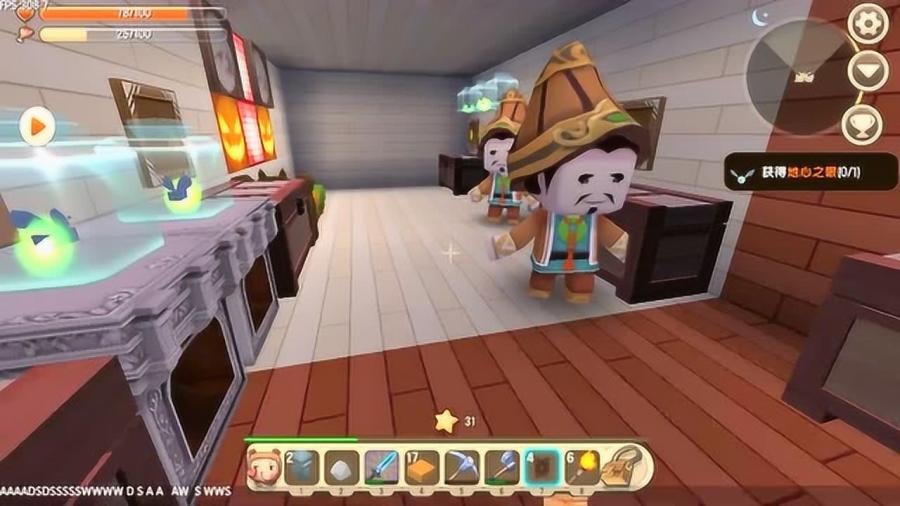Equip the shovel from the hotbar
This screenshot has width=900, height=506.
(x=502, y=467)
